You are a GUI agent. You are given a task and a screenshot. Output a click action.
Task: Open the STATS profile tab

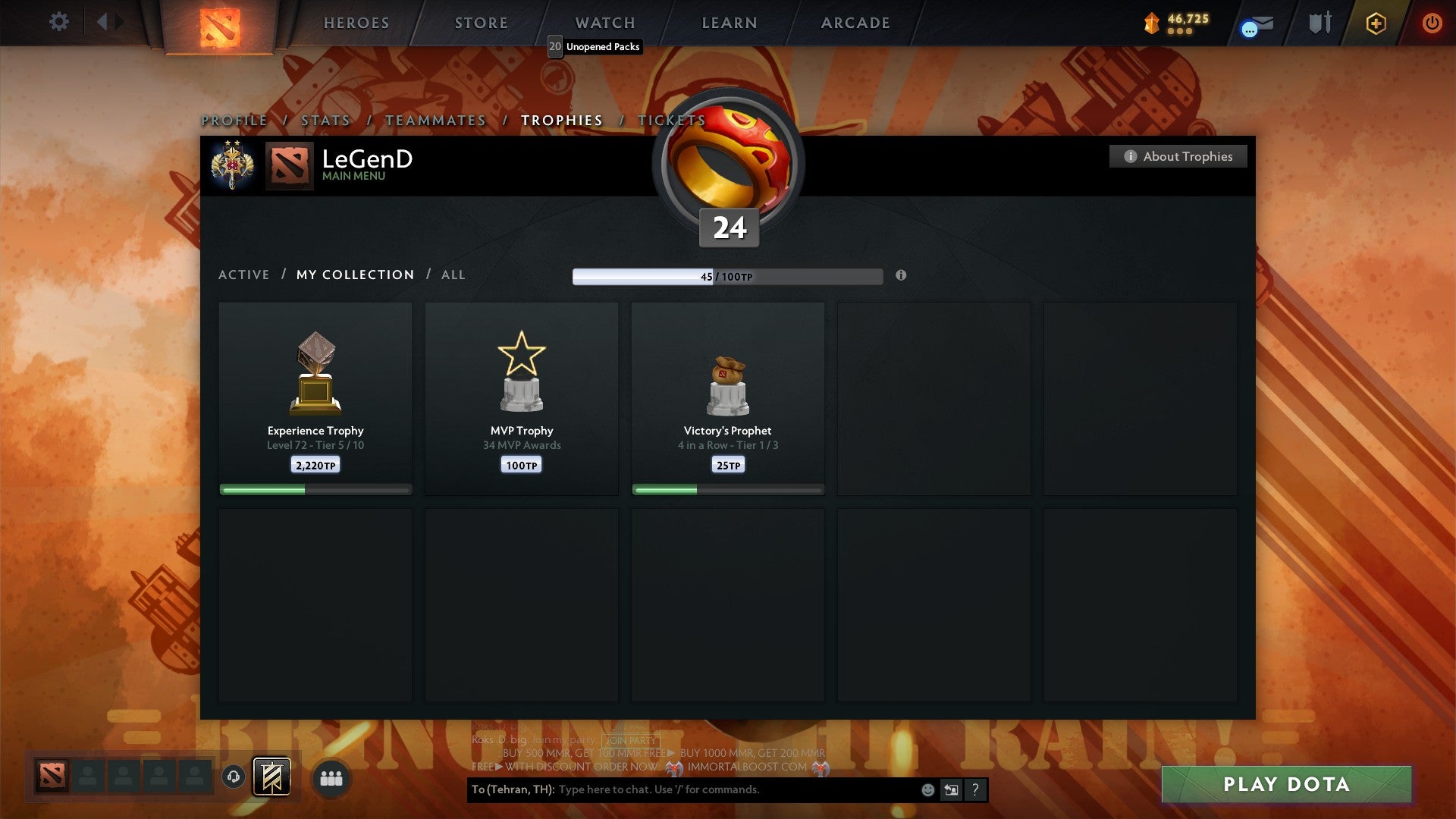(x=325, y=120)
